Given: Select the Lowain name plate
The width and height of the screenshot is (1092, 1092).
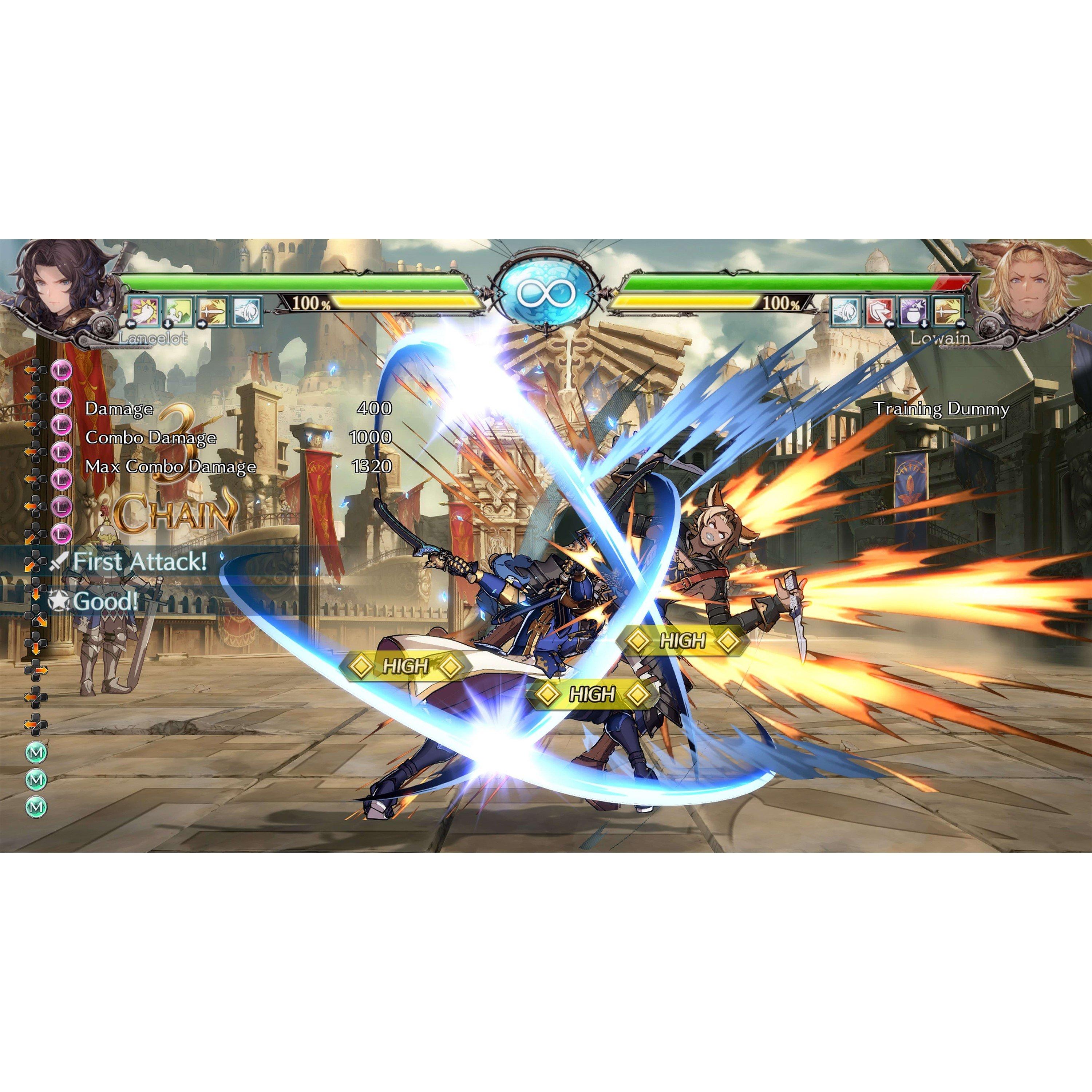Looking at the screenshot, I should pyautogui.click(x=941, y=338).
